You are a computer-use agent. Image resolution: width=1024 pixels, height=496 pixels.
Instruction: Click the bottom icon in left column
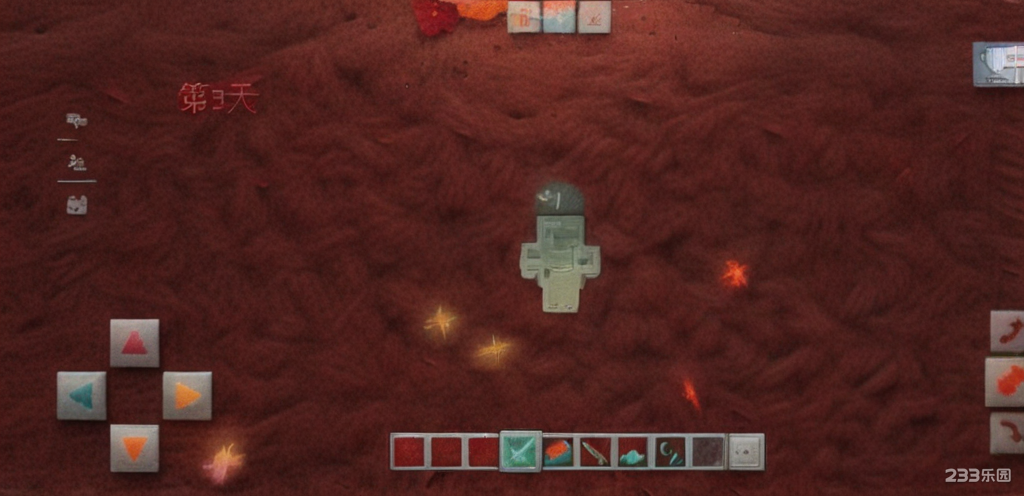point(77,205)
